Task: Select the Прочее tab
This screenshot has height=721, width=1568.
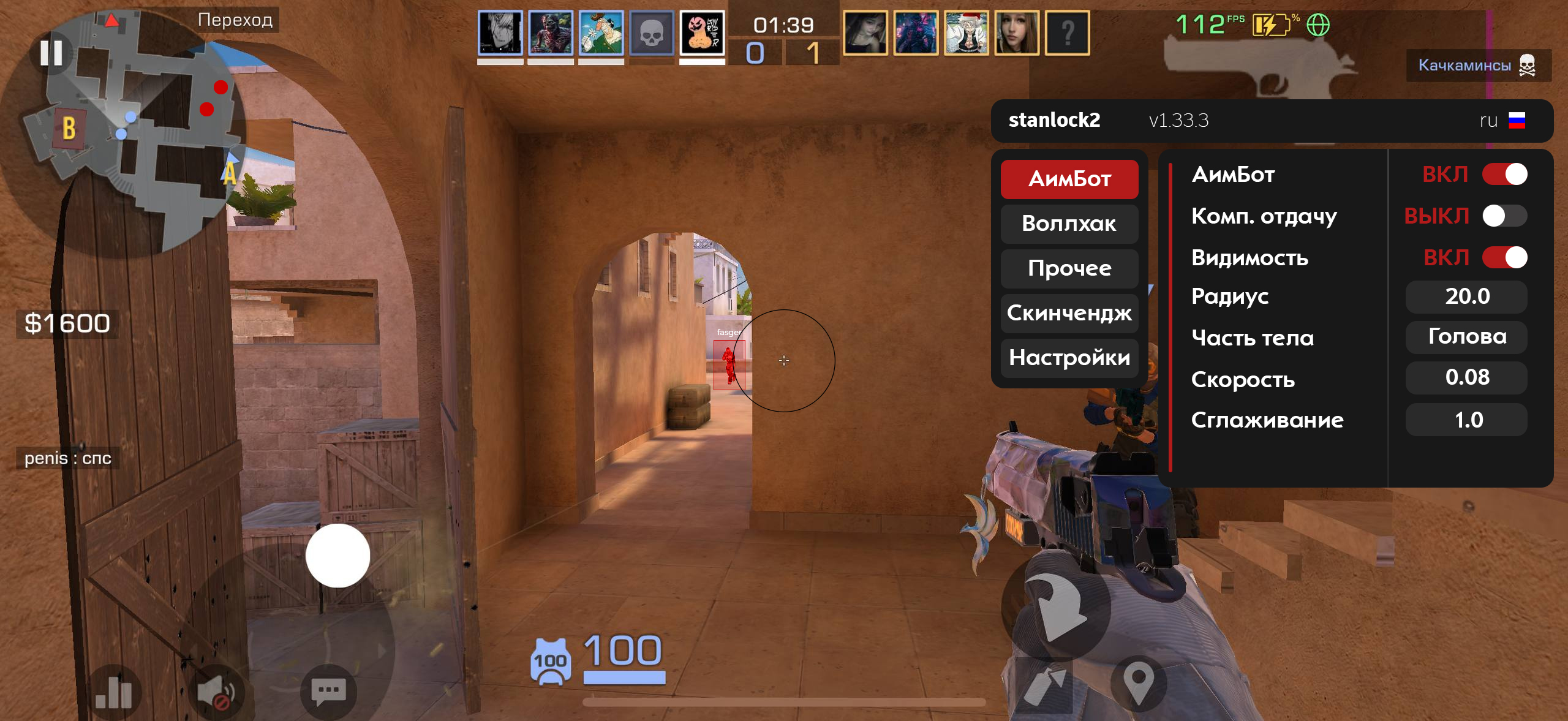Action: [1069, 268]
